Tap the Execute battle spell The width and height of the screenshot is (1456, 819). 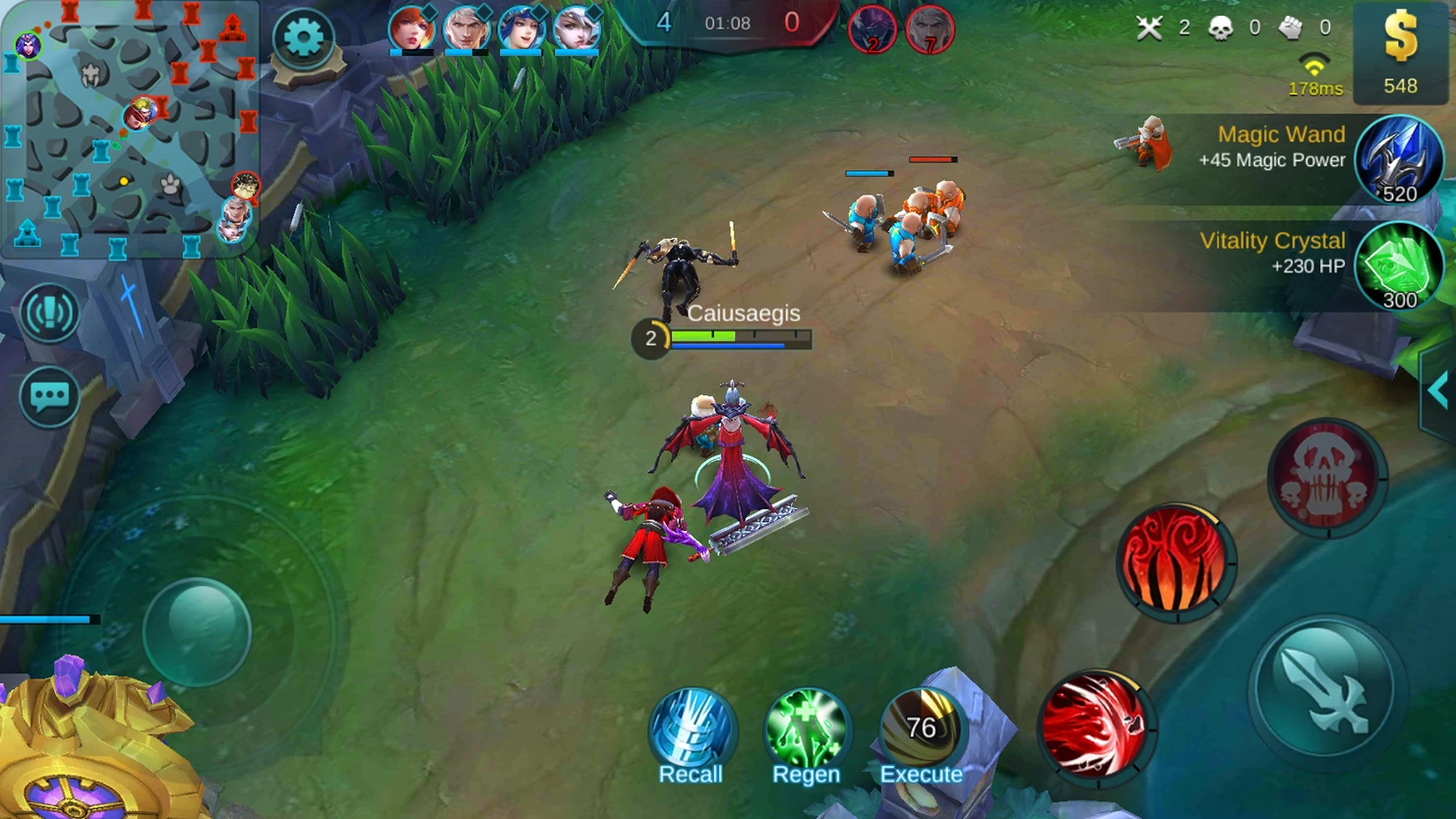921,732
